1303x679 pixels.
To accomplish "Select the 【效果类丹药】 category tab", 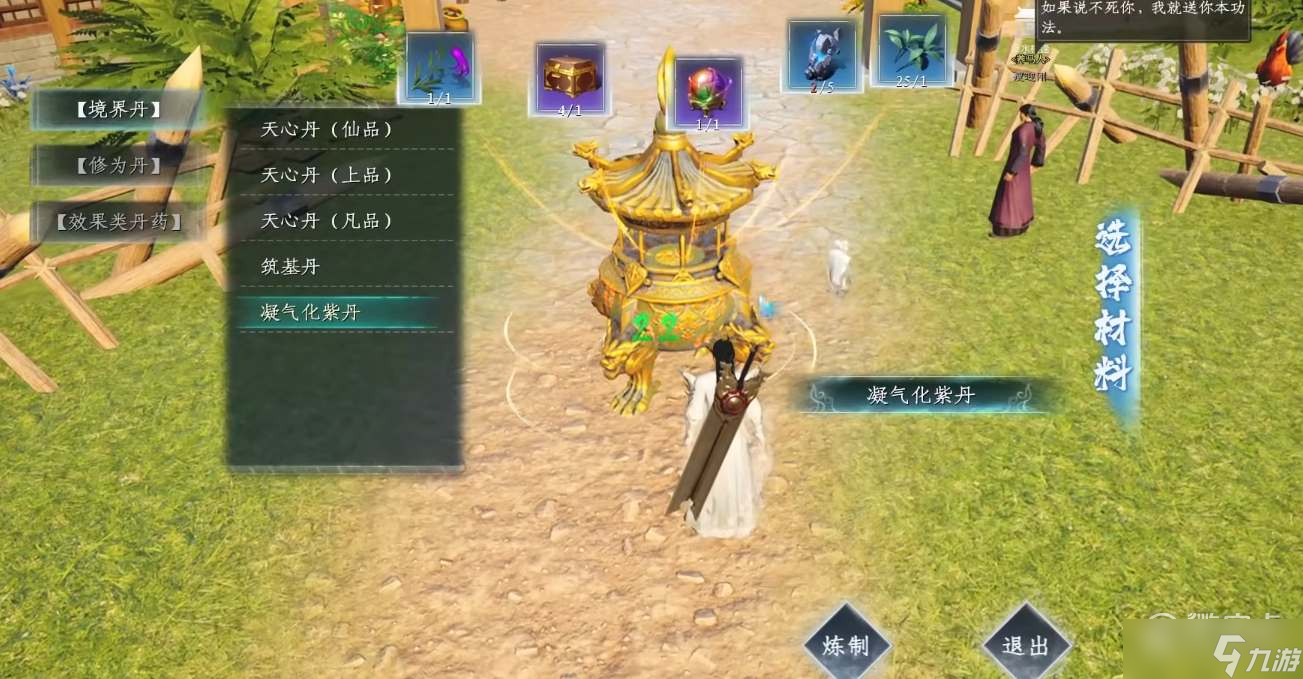I will pos(120,221).
